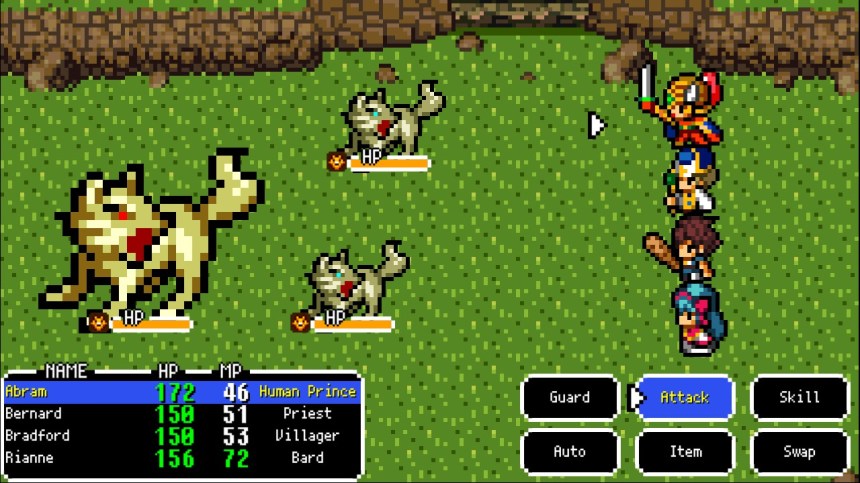Select the Attack command
The image size is (860, 483).
coord(685,398)
